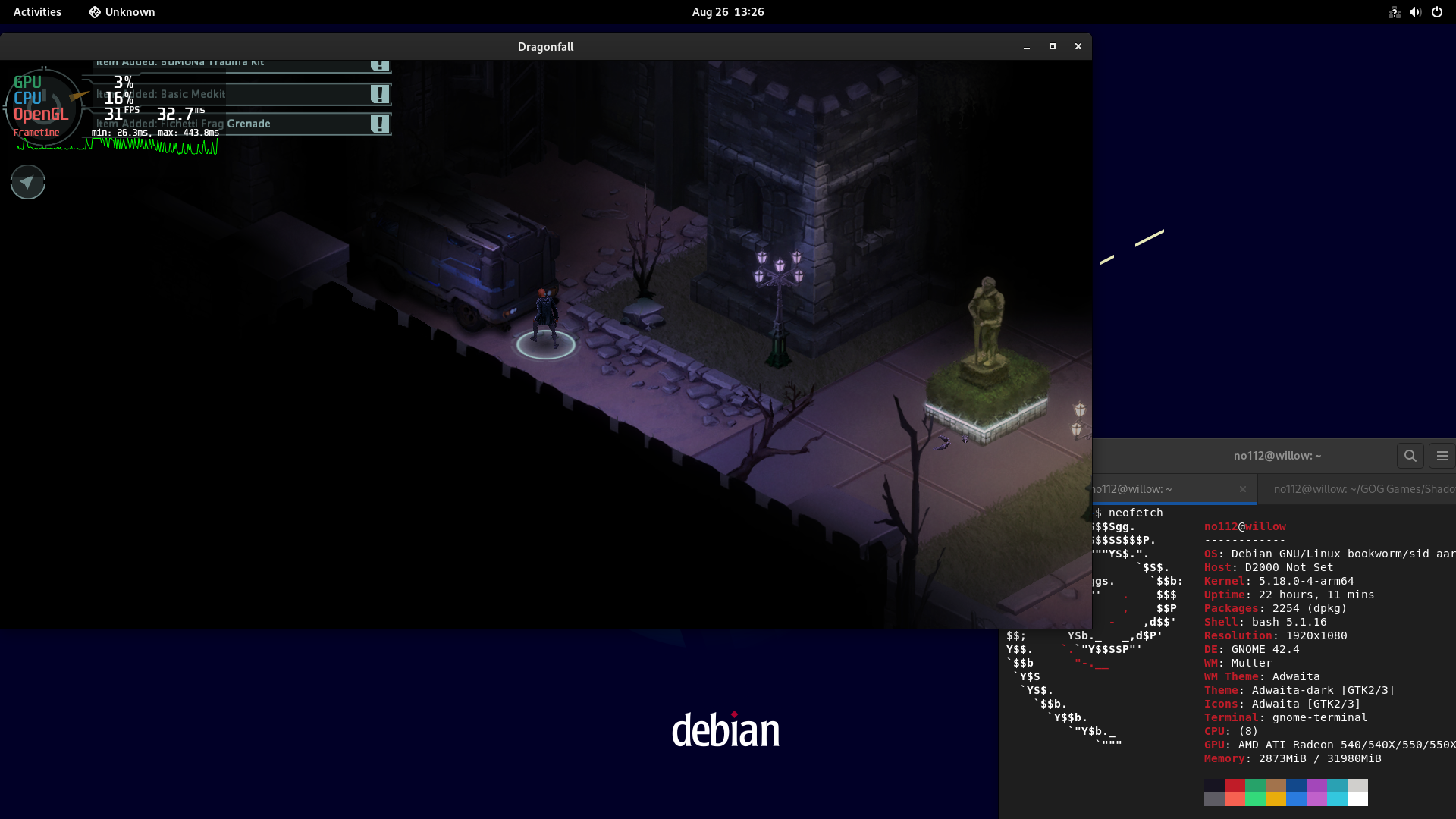Screen dimensions: 1456x819
Task: Open the terminal search magnifier
Action: 1410,456
